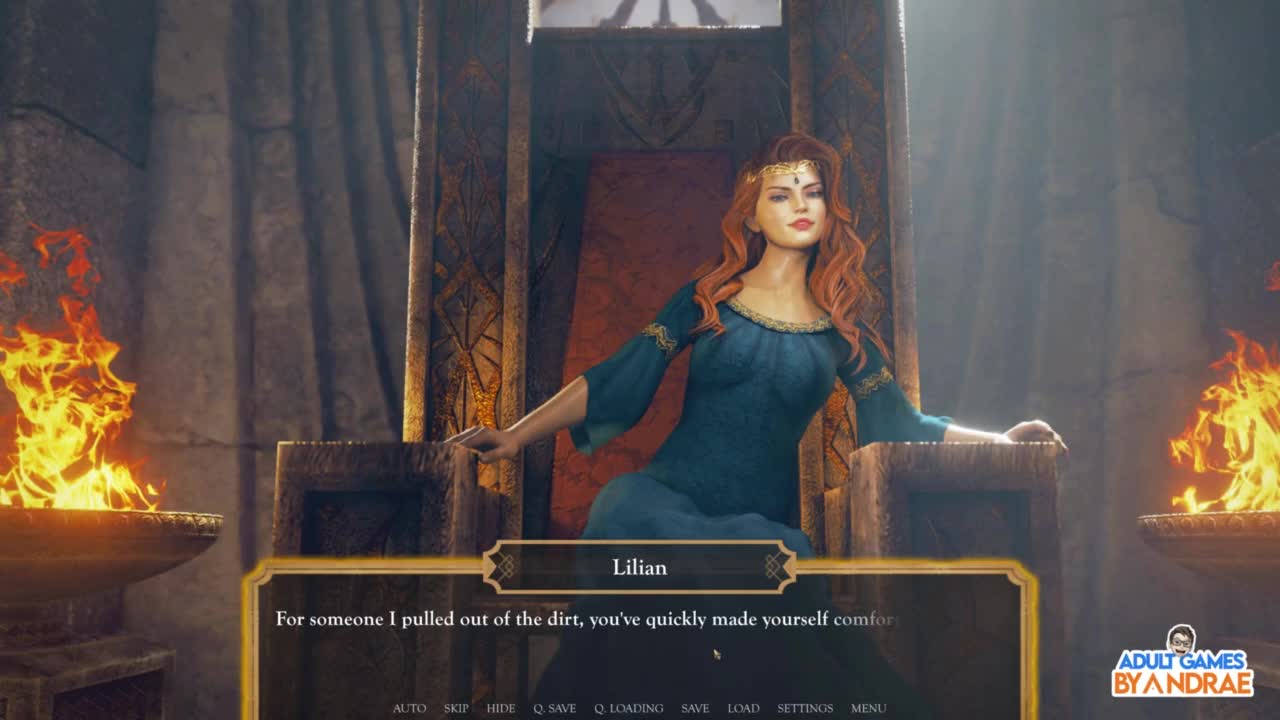Image resolution: width=1280 pixels, height=720 pixels.
Task: Open the Load screen
Action: (743, 708)
